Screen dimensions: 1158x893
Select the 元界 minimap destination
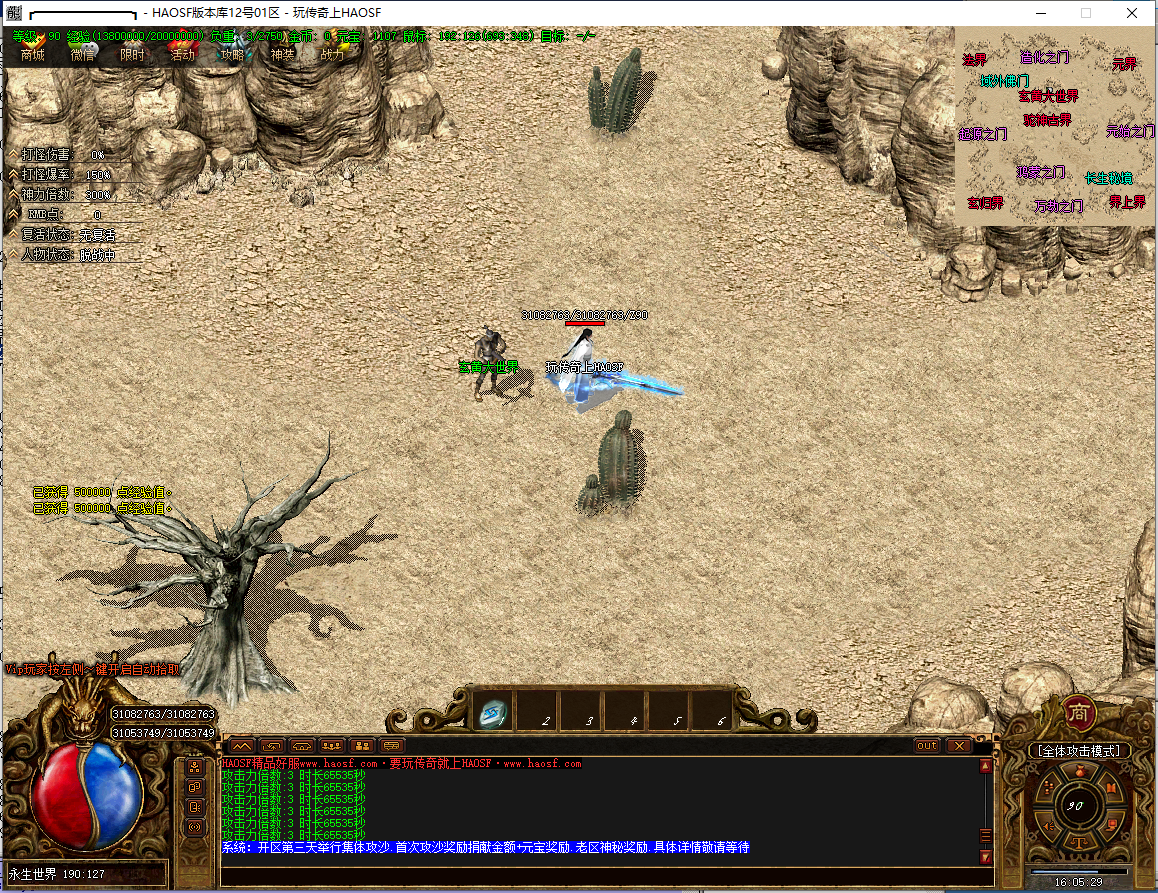click(1124, 64)
